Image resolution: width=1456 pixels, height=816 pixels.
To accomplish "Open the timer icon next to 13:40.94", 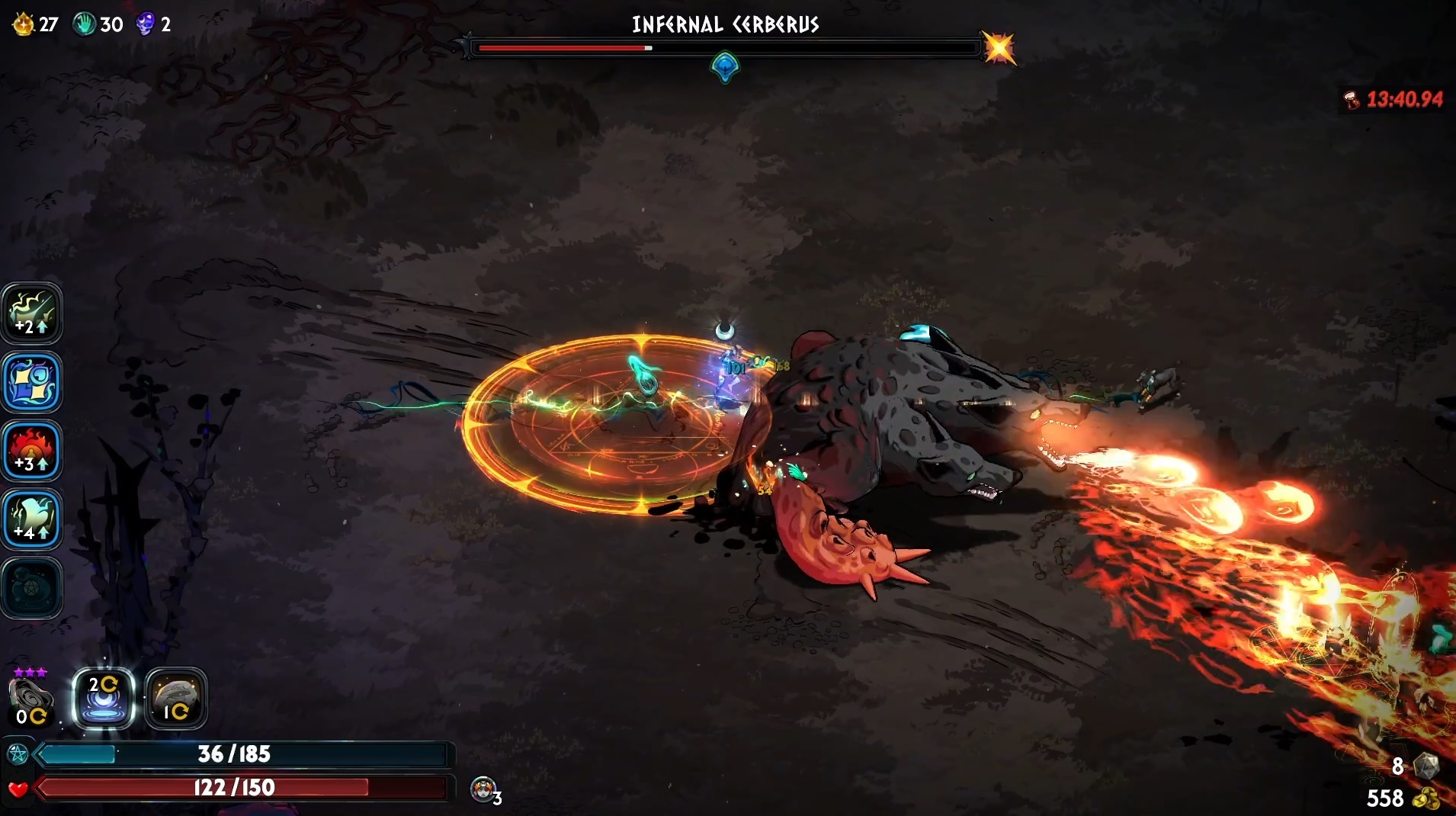I will (x=1351, y=99).
